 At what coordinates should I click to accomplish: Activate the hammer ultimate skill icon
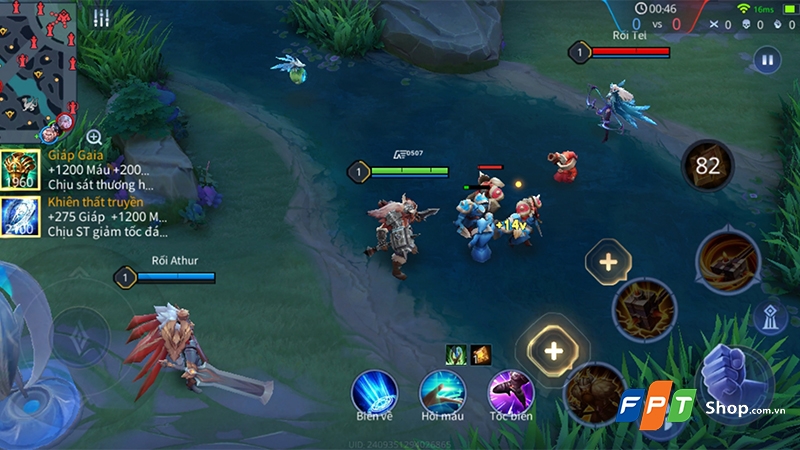coord(729,260)
